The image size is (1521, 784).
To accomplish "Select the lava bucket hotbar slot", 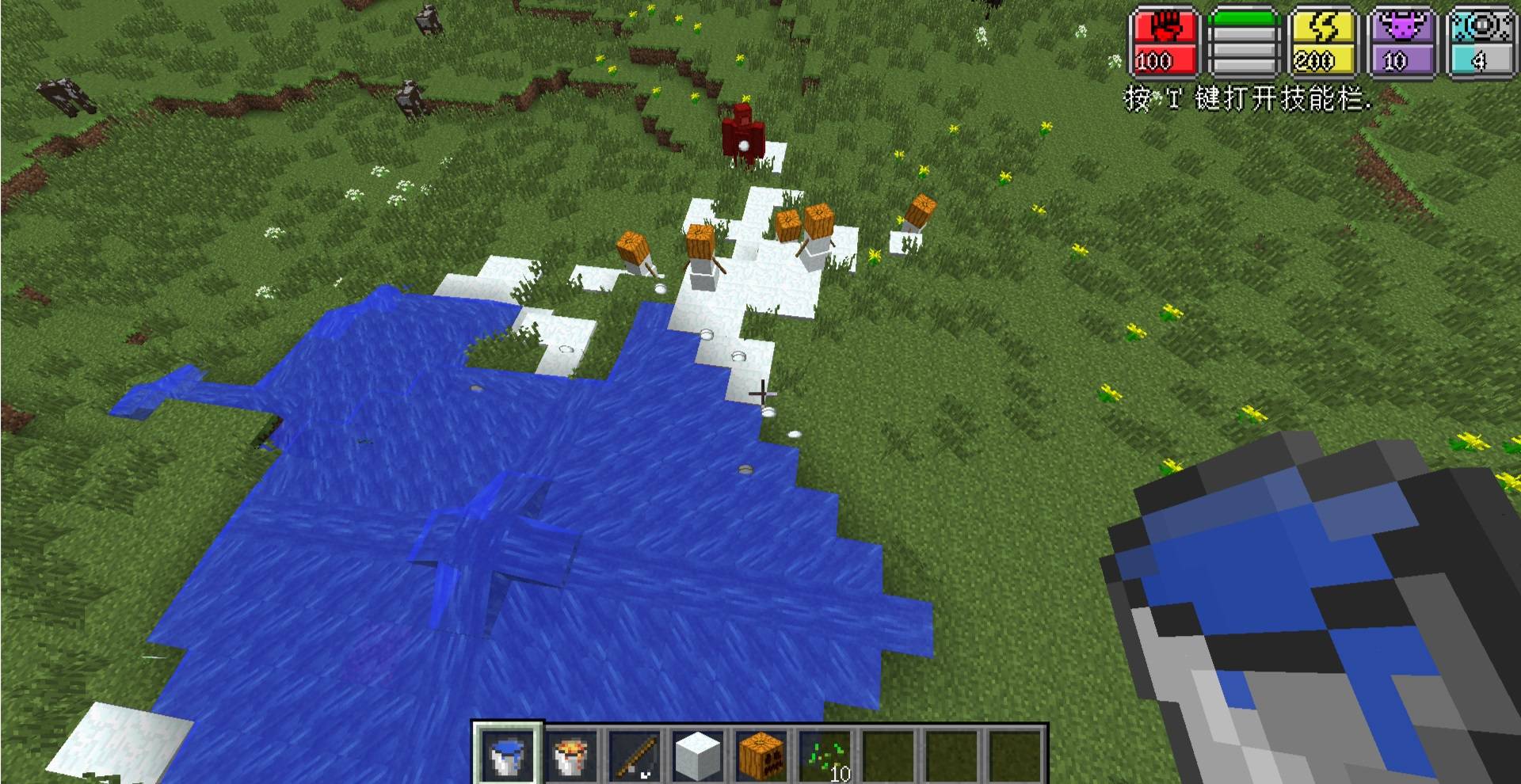I will click(x=570, y=754).
